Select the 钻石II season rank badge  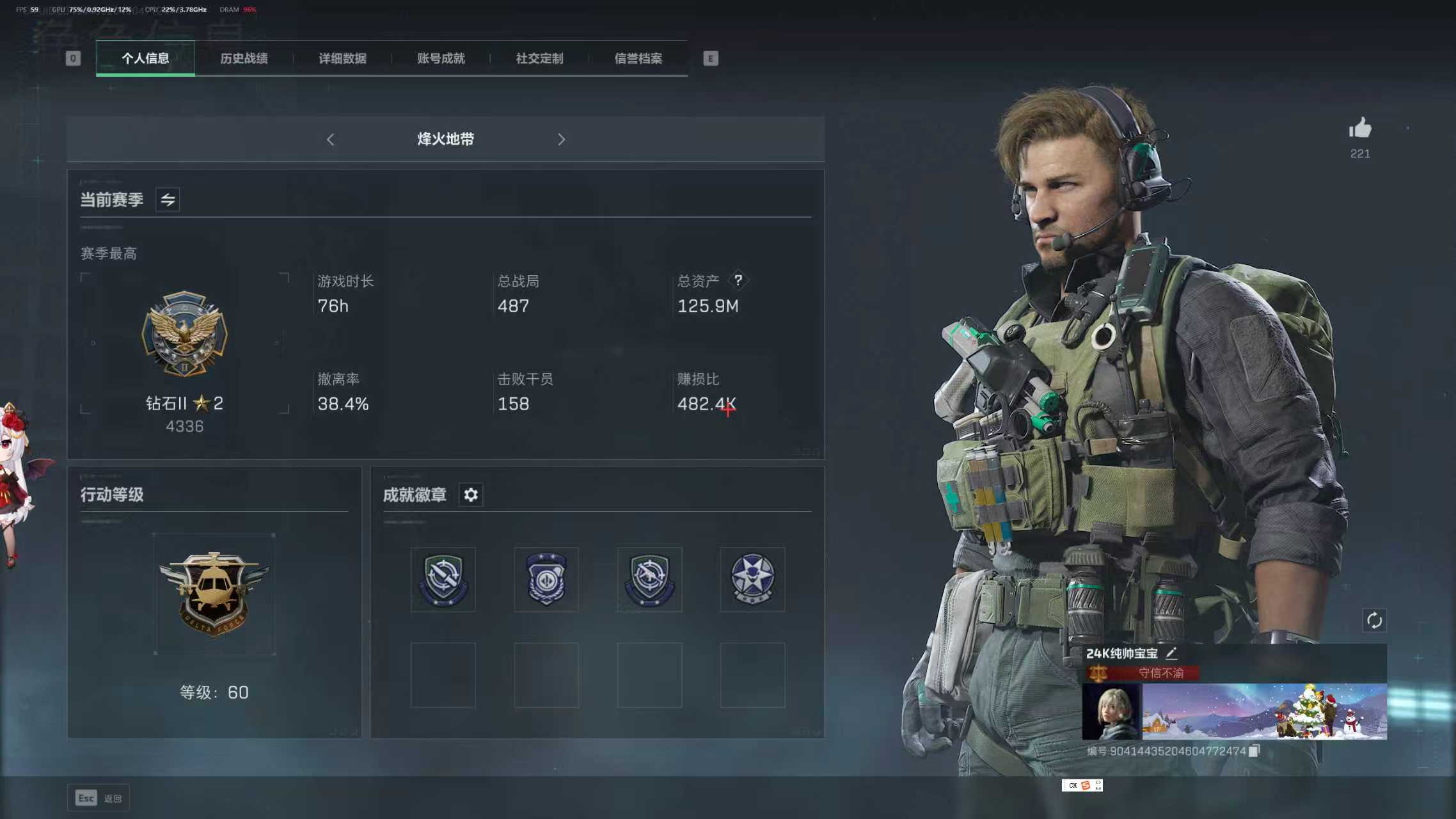coord(184,334)
